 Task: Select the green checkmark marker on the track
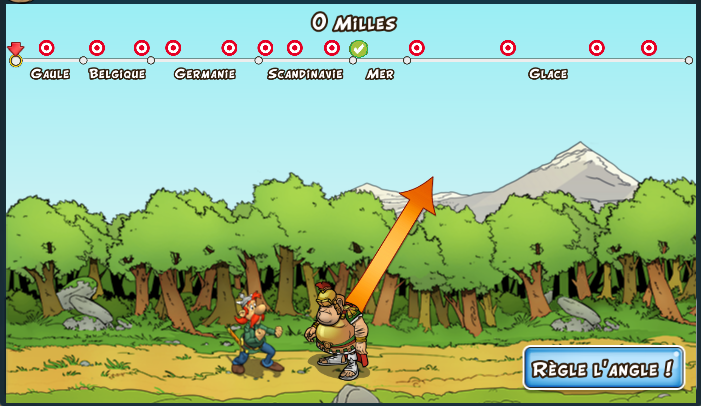(359, 48)
